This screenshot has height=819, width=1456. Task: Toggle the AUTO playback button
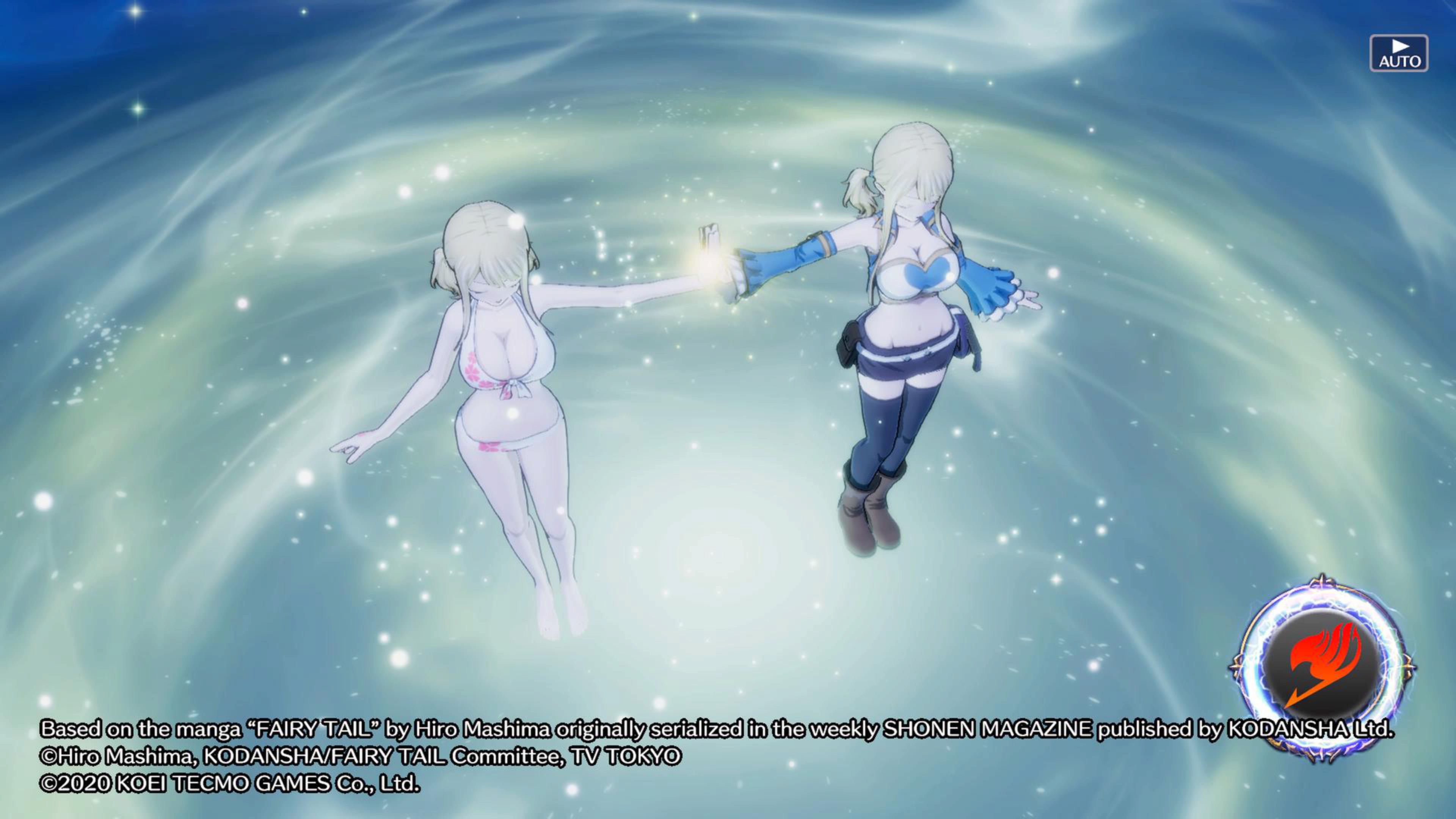tap(1398, 54)
